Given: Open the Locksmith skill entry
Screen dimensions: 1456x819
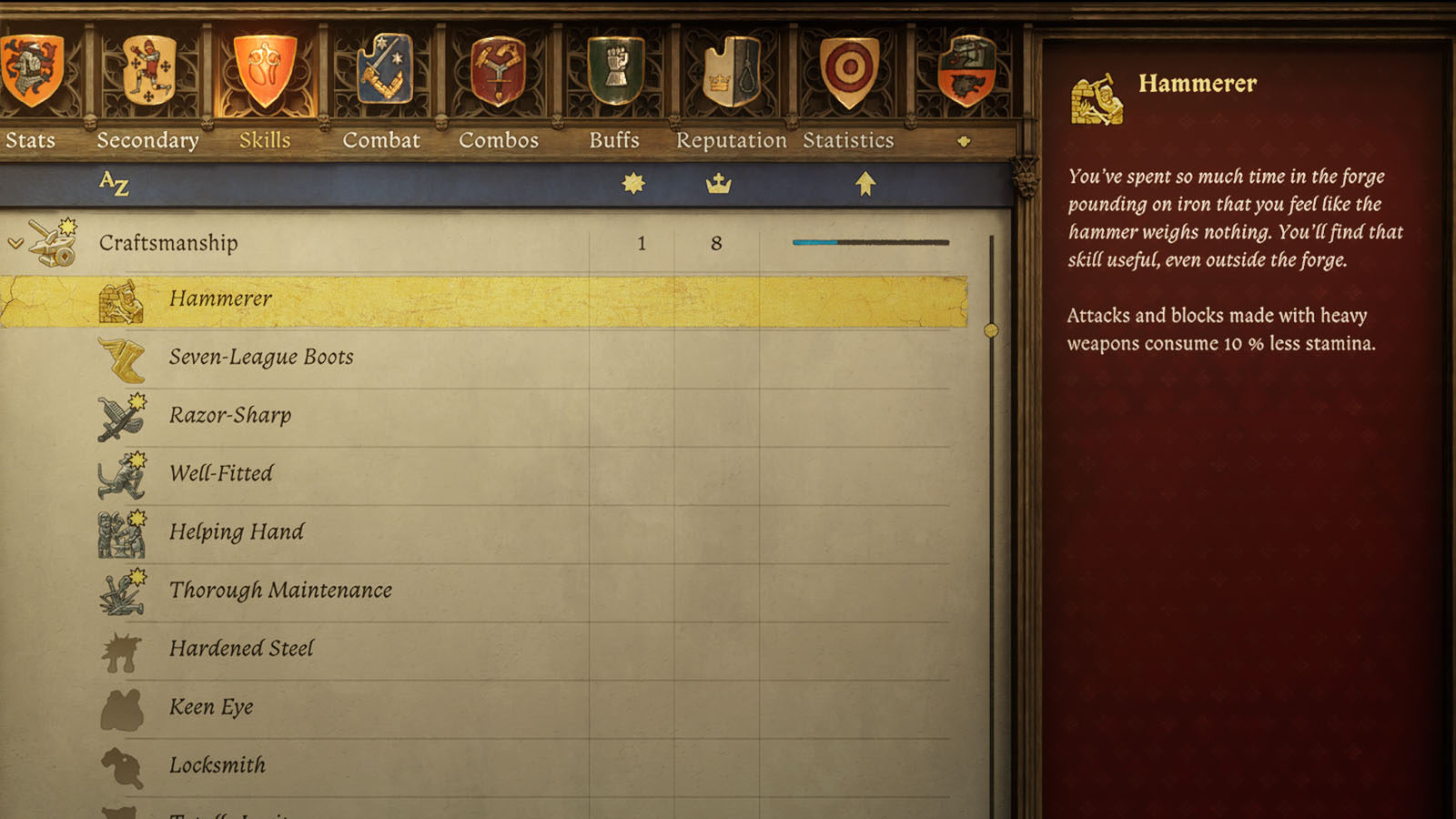Looking at the screenshot, I should coord(364,765).
